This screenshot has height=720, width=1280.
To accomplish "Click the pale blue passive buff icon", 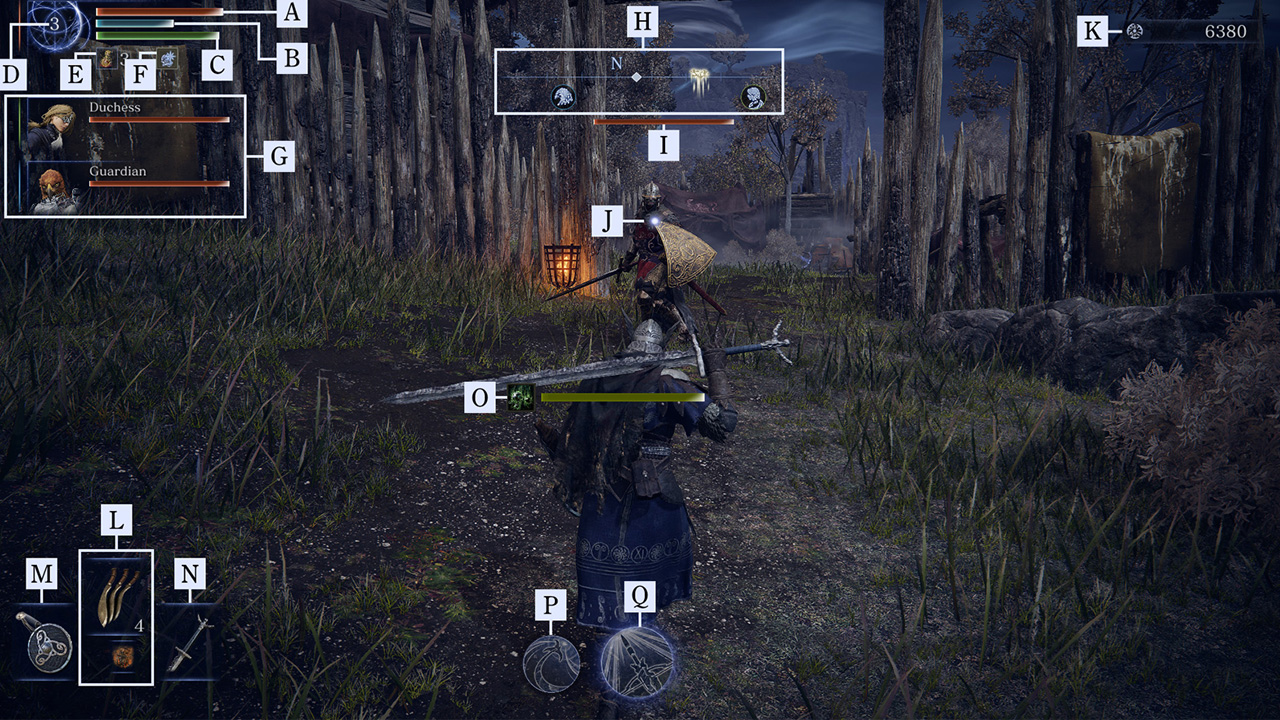I will pos(168,59).
